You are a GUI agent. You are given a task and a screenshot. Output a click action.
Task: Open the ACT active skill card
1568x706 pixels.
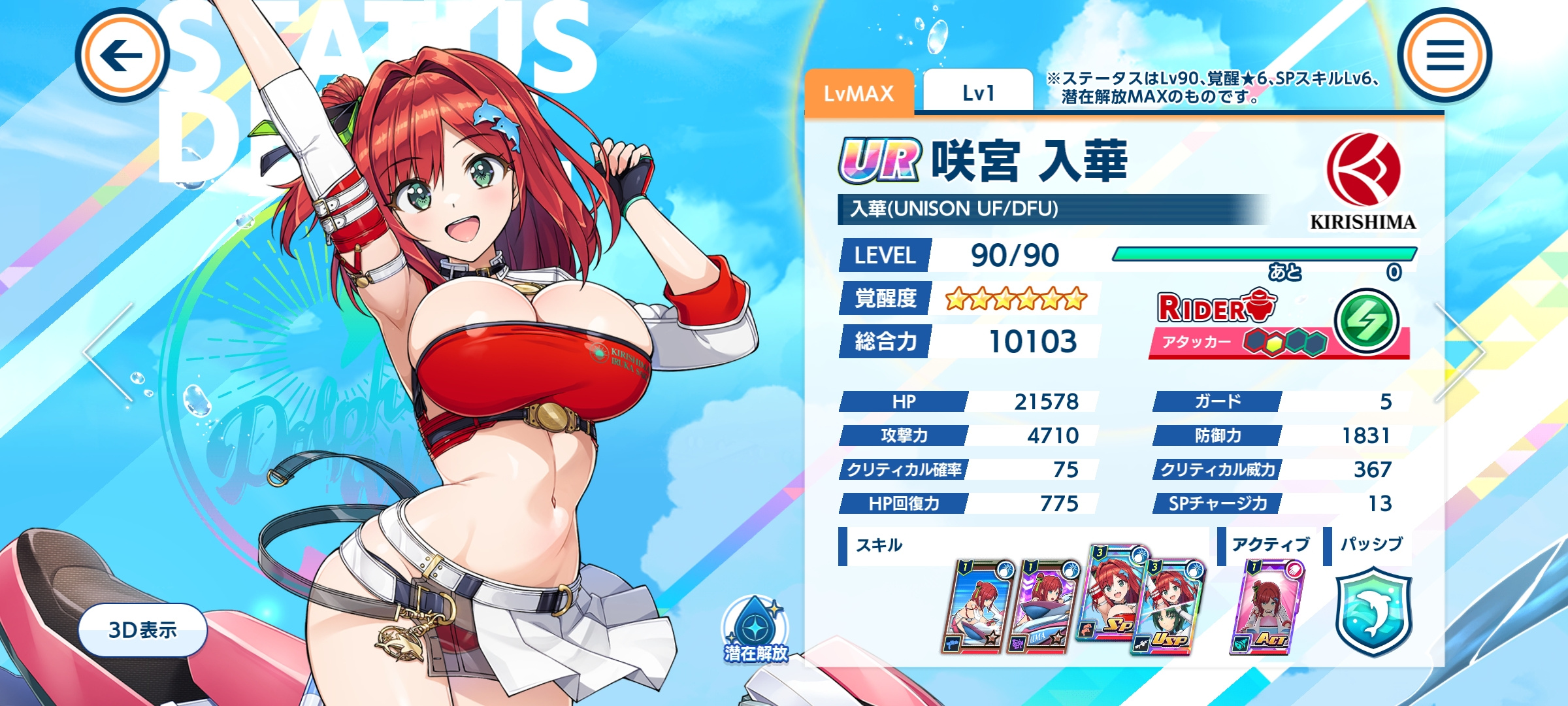[1266, 606]
